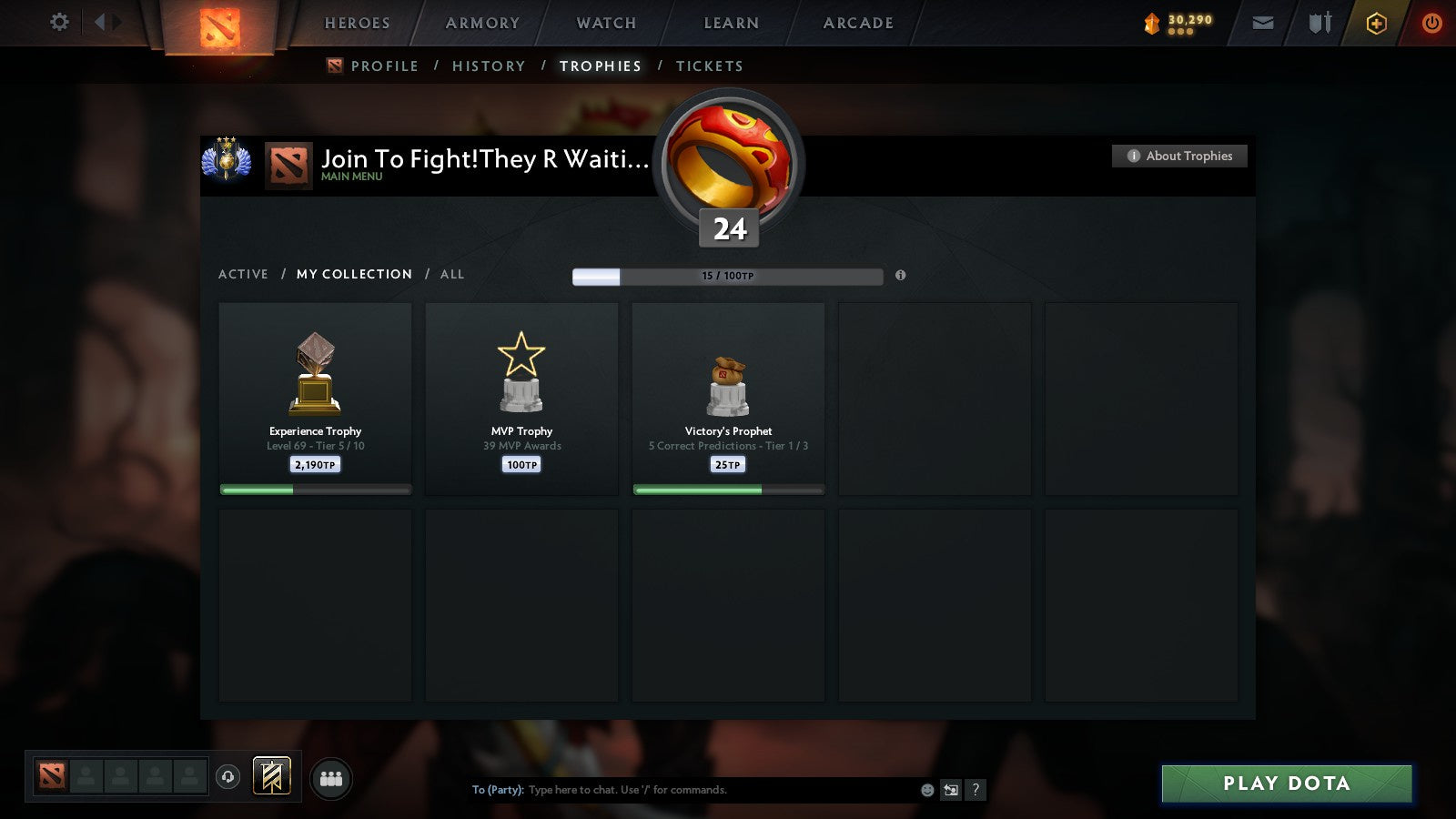Open the smiley emoticon picker in chat

(926, 790)
